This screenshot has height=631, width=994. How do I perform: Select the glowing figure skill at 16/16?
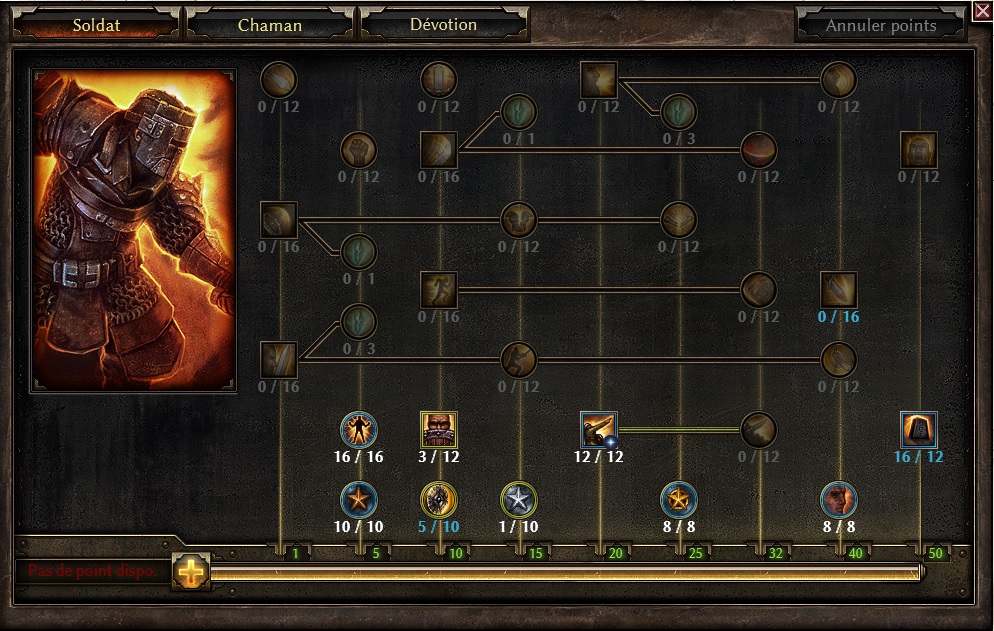click(x=359, y=430)
